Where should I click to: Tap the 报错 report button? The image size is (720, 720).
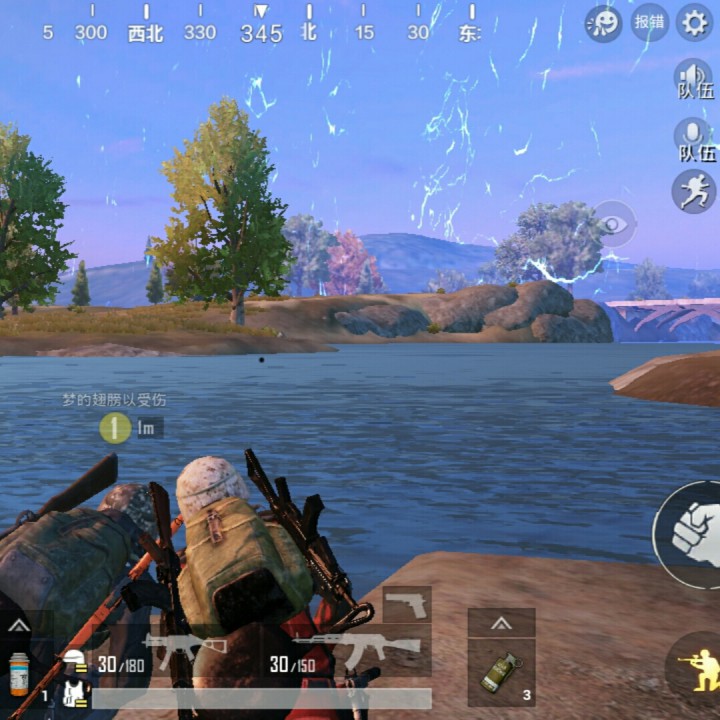(649, 22)
